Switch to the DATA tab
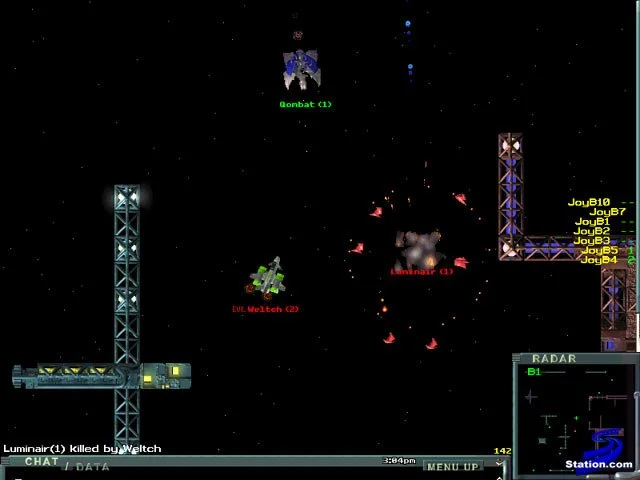The height and width of the screenshot is (480, 640). point(92,466)
